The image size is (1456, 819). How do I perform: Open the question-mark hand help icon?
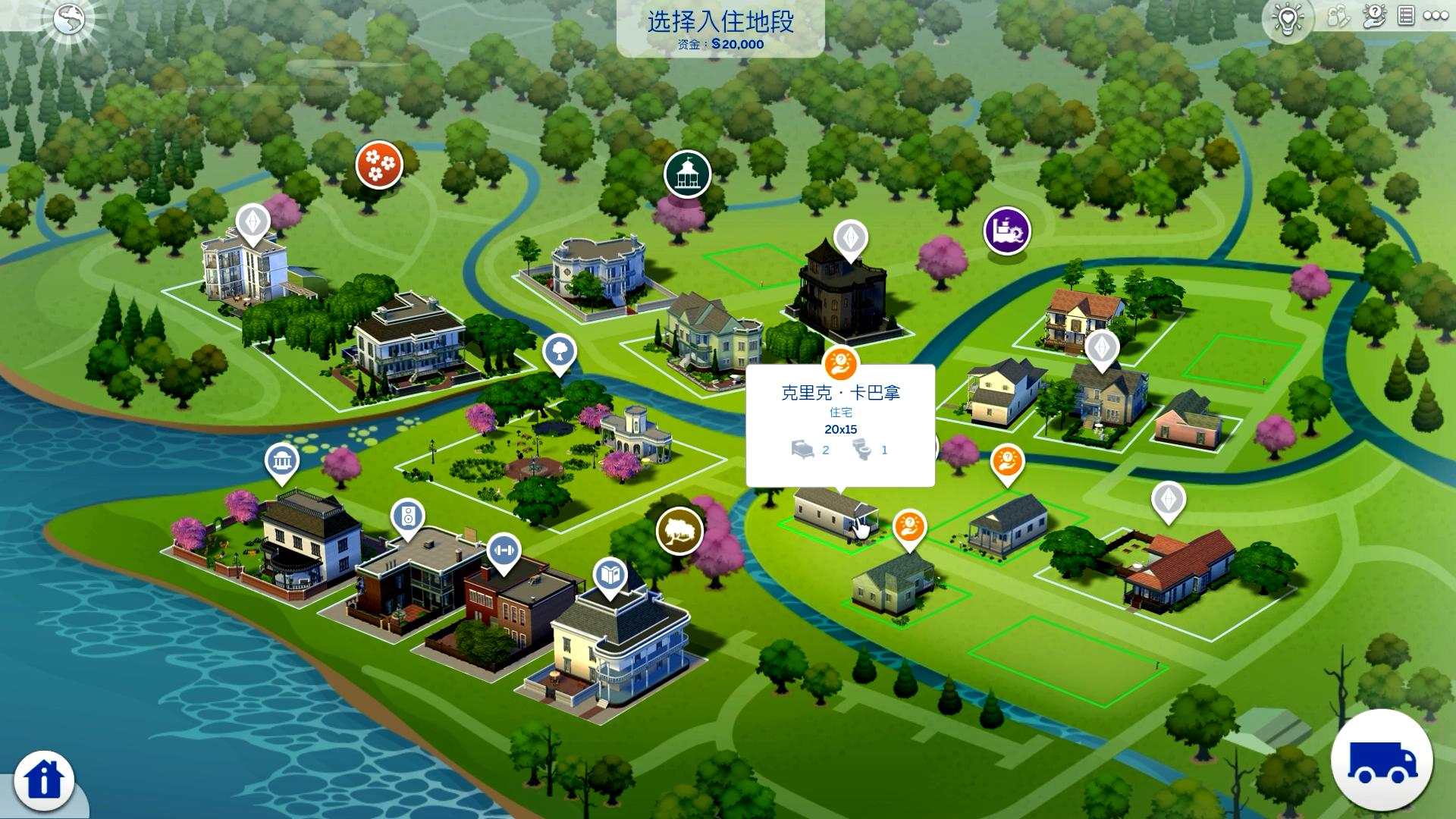tap(1373, 17)
